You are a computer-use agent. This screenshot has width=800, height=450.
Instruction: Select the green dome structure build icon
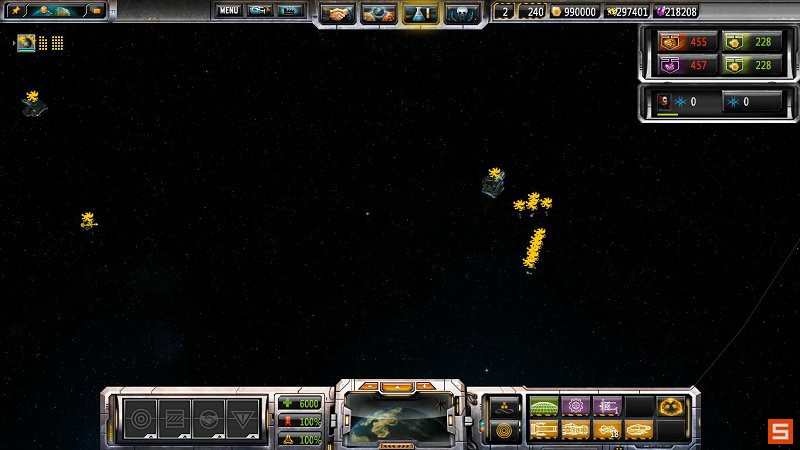pyautogui.click(x=544, y=406)
